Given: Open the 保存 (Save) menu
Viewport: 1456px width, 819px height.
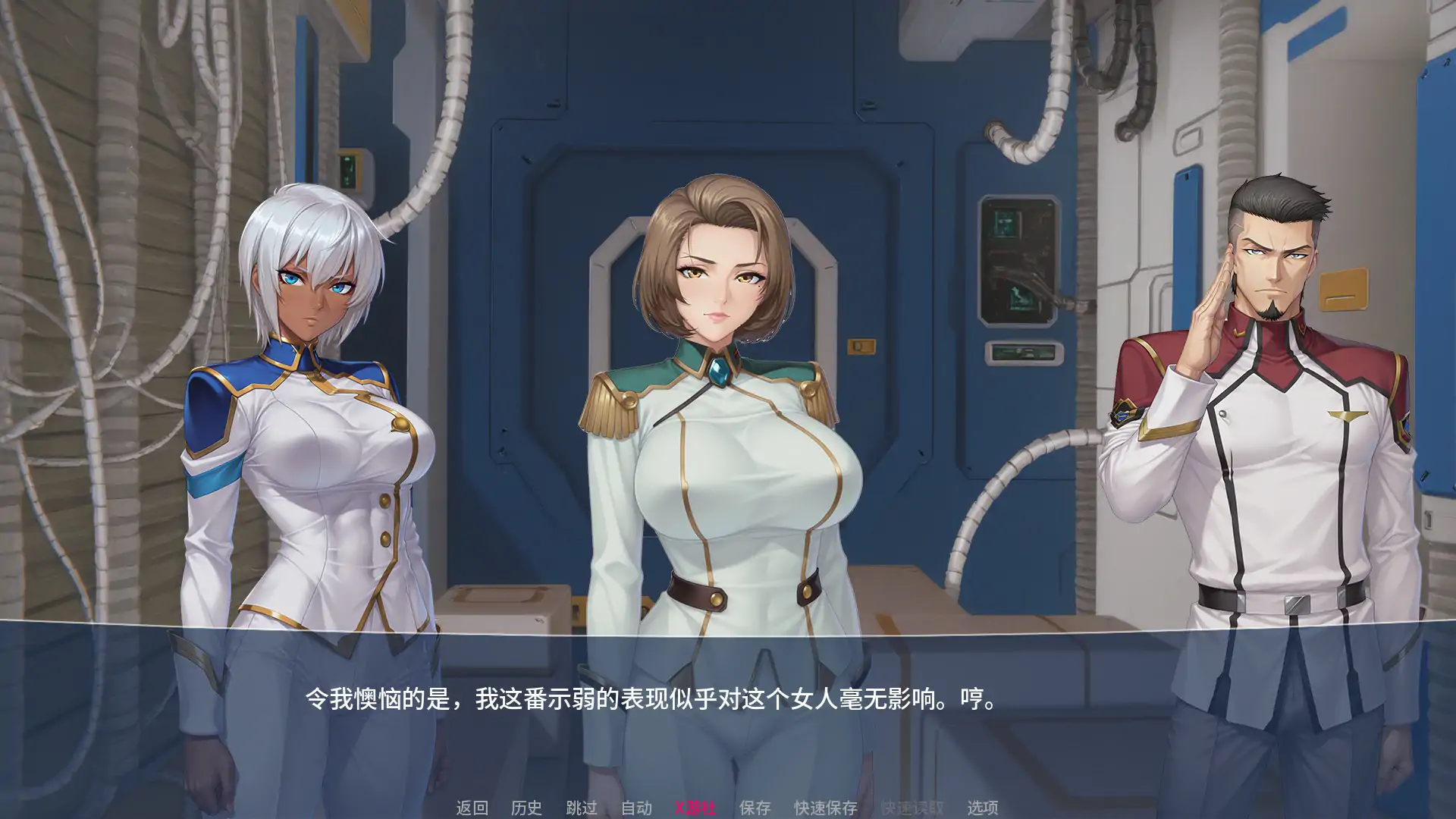Looking at the screenshot, I should pyautogui.click(x=755, y=808).
